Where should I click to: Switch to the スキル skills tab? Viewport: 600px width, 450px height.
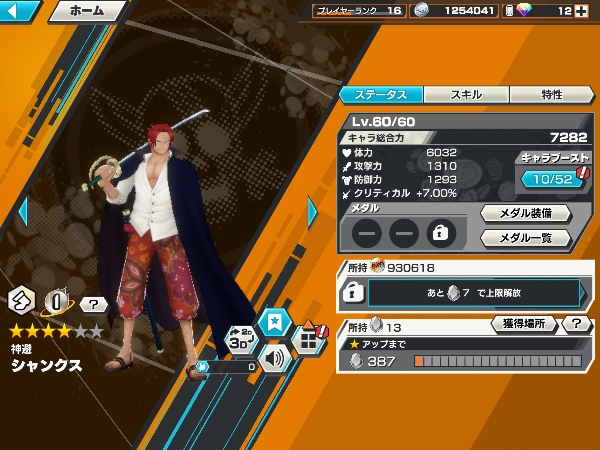coord(466,95)
